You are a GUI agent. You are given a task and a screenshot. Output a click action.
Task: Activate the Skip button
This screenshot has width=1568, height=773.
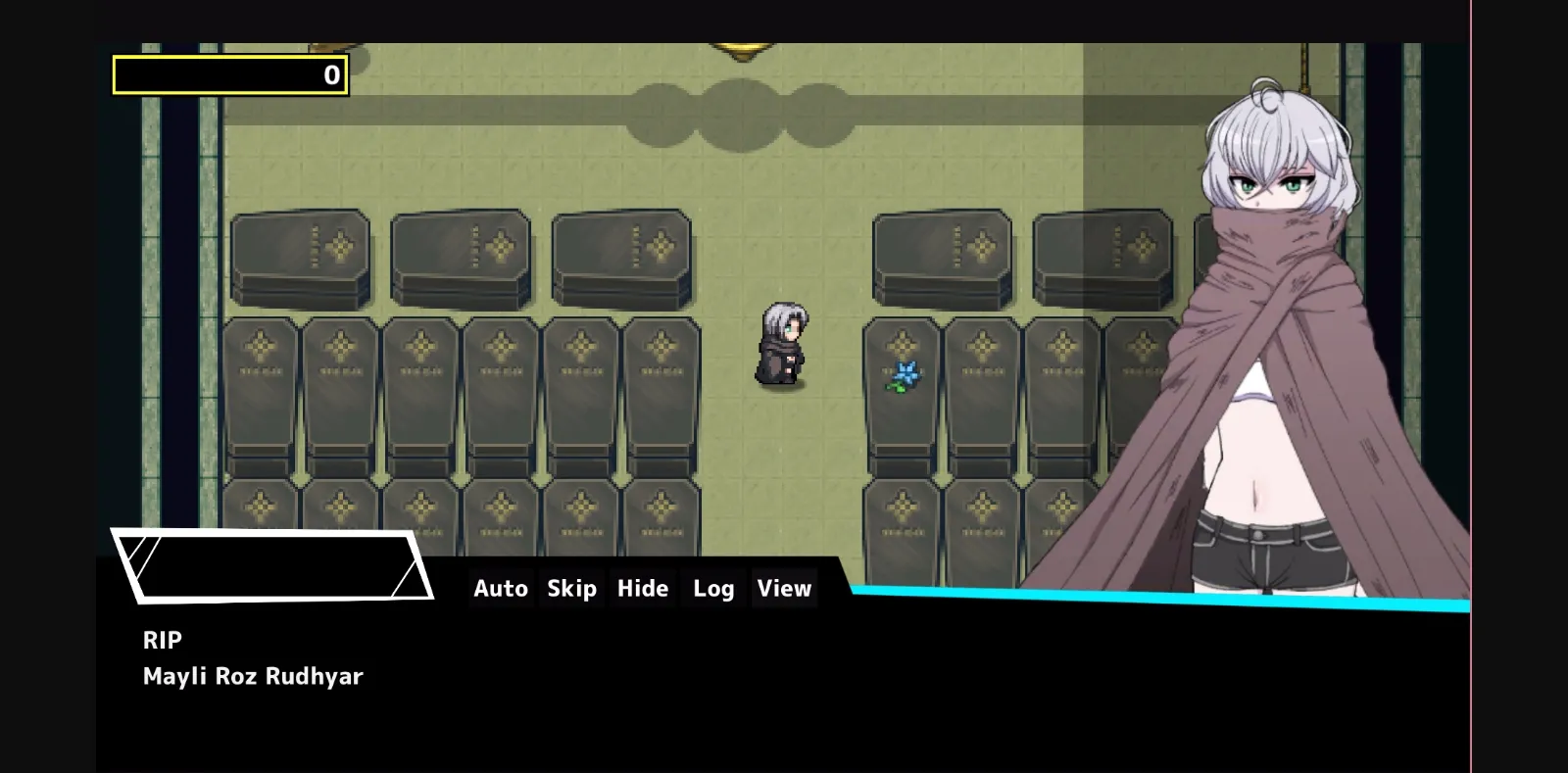pos(571,588)
